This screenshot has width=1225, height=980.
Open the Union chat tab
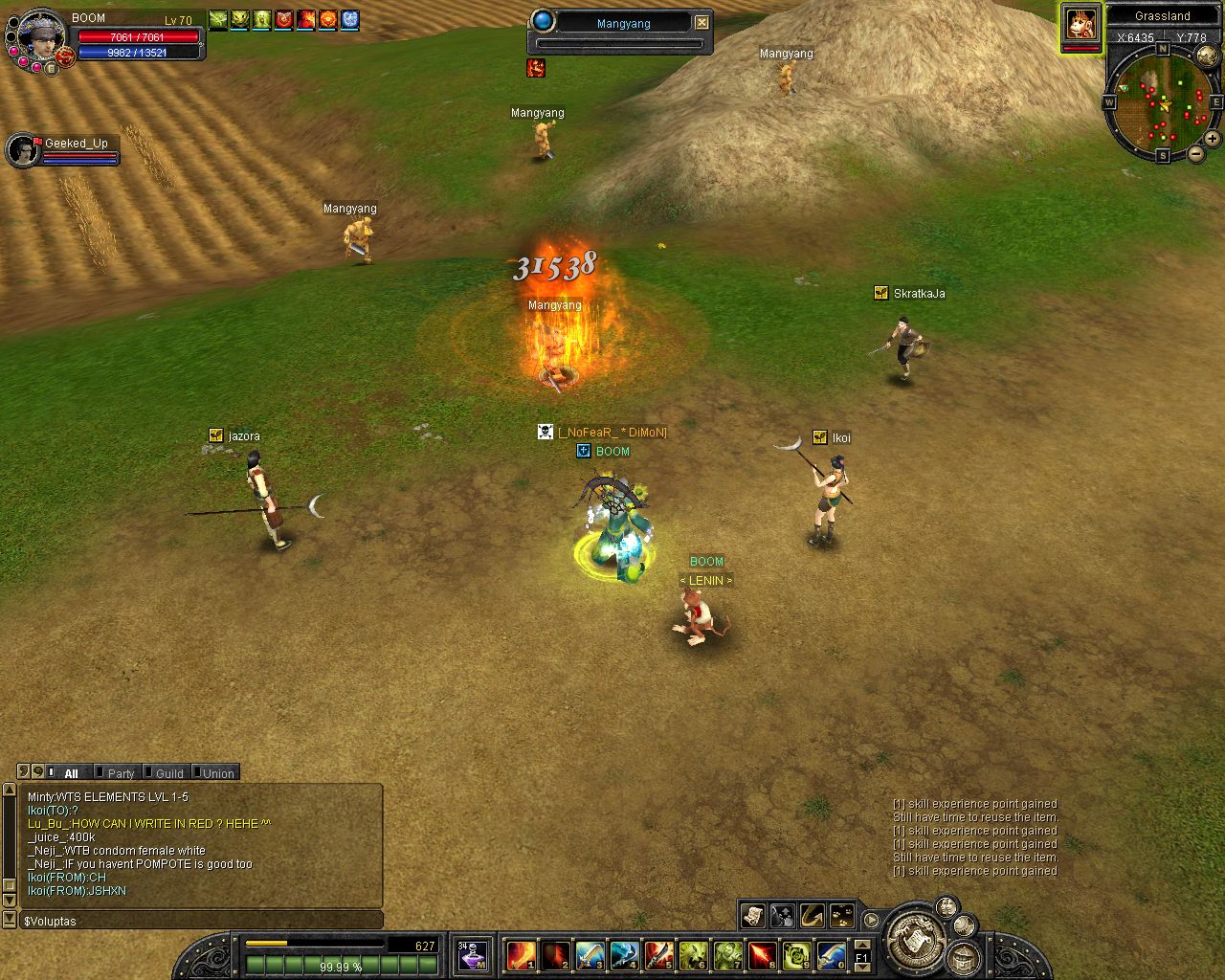point(218,773)
